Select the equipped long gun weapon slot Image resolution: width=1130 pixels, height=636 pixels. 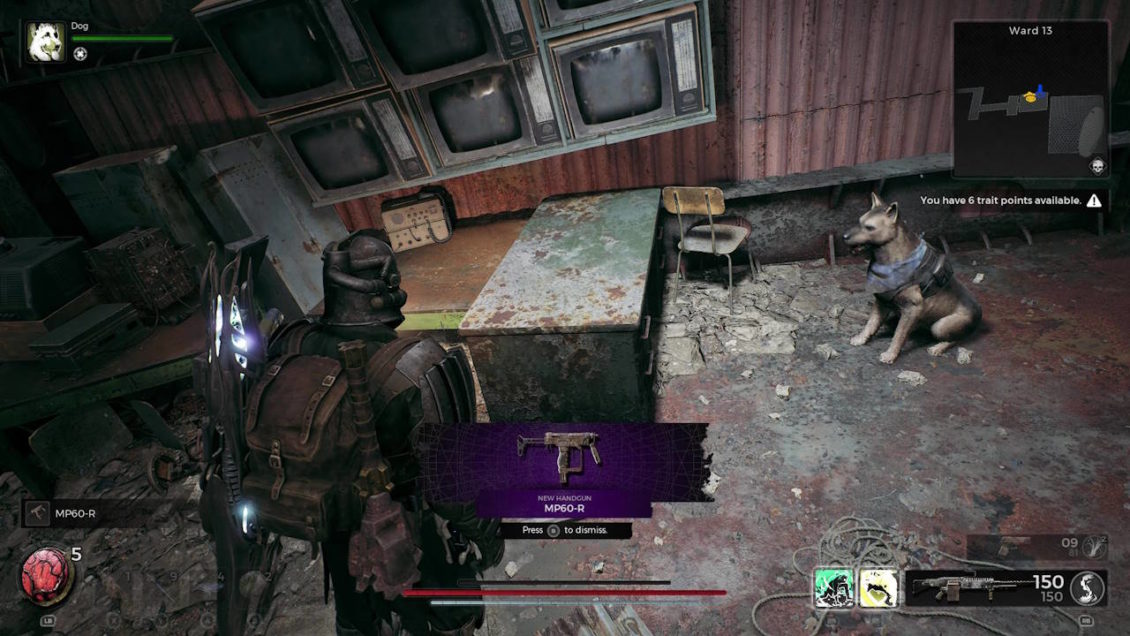click(985, 588)
